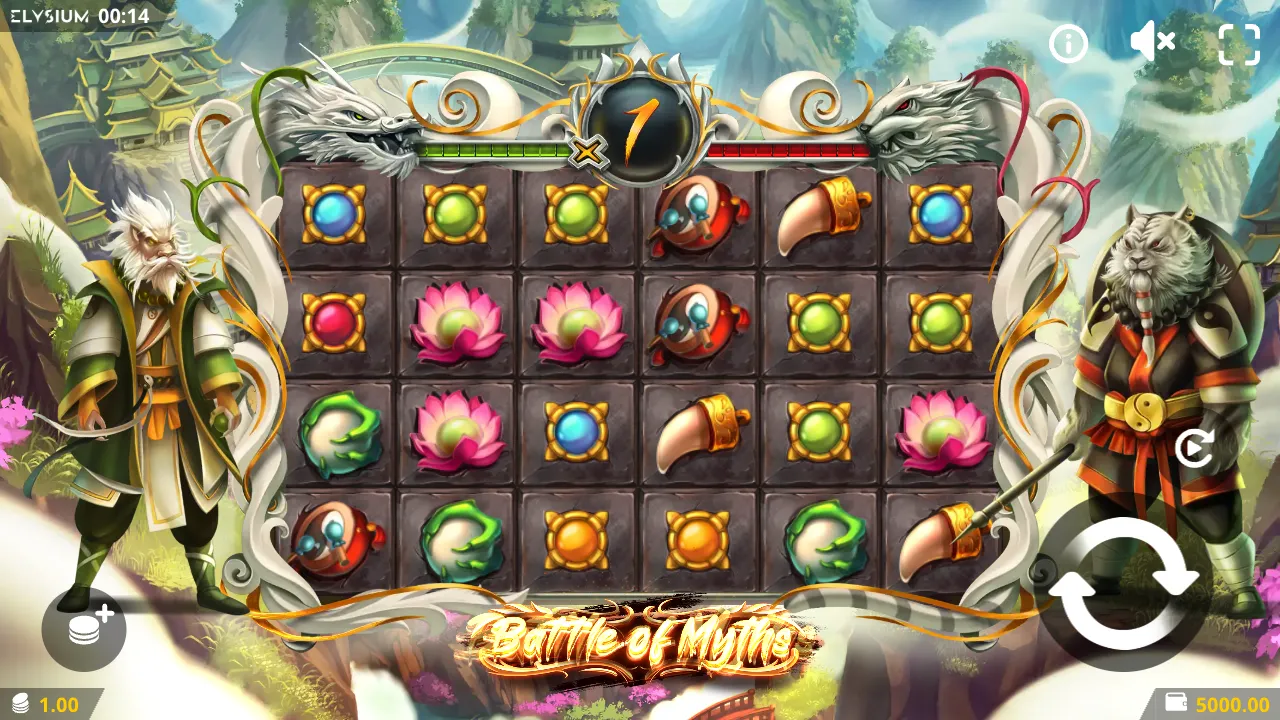
Task: Toggle sound off using speaker control
Action: (1152, 42)
